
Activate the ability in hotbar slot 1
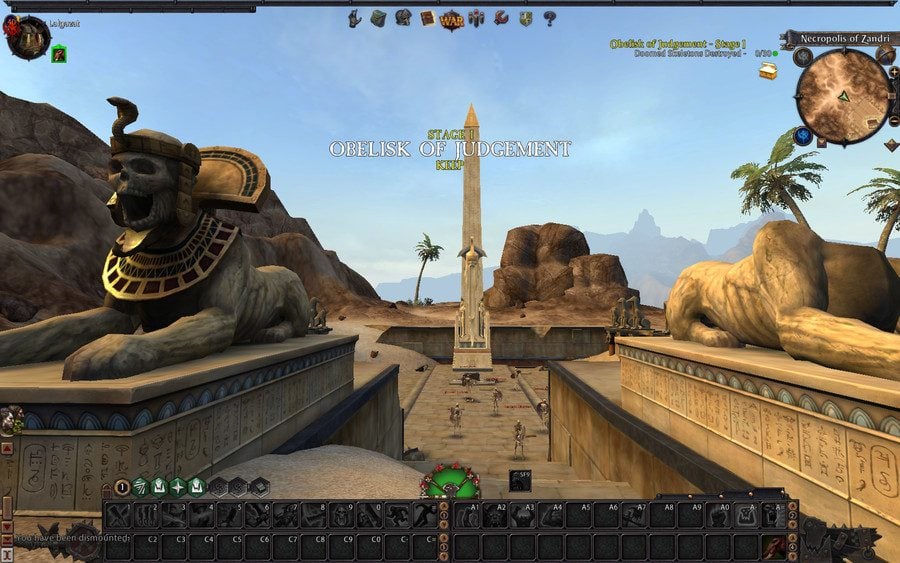pyautogui.click(x=119, y=516)
